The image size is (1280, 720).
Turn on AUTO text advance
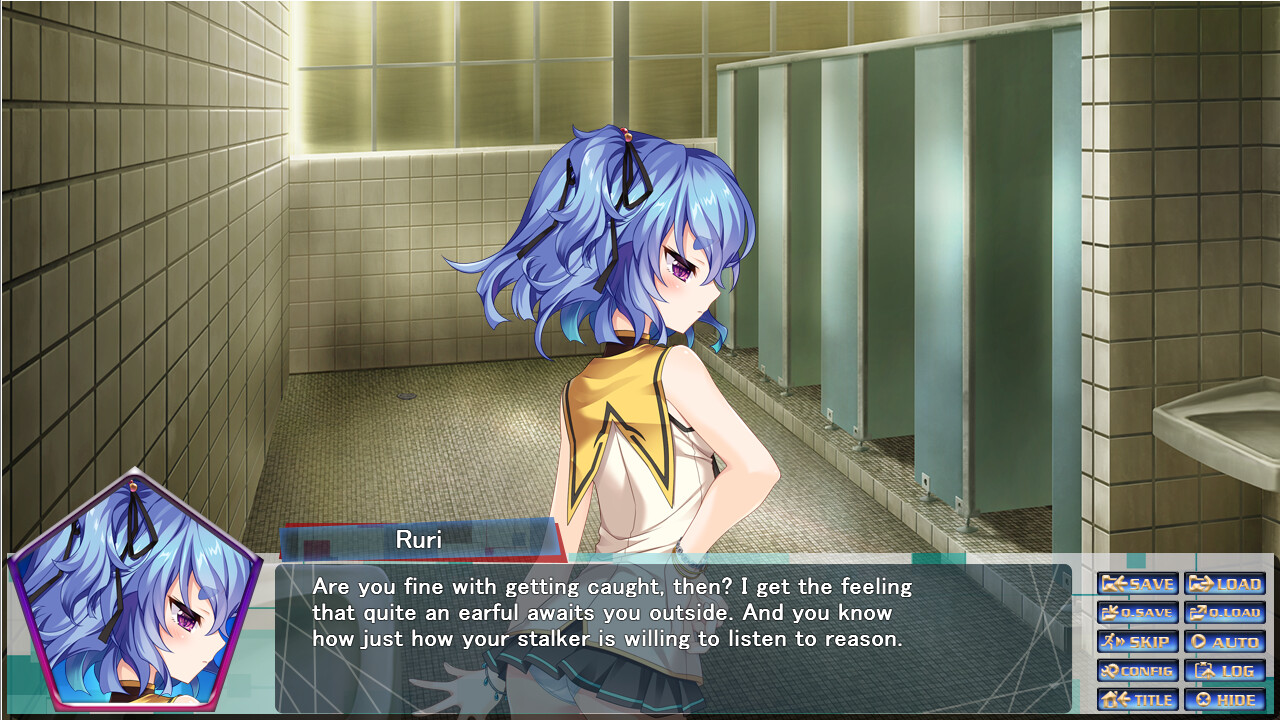pyautogui.click(x=1225, y=642)
